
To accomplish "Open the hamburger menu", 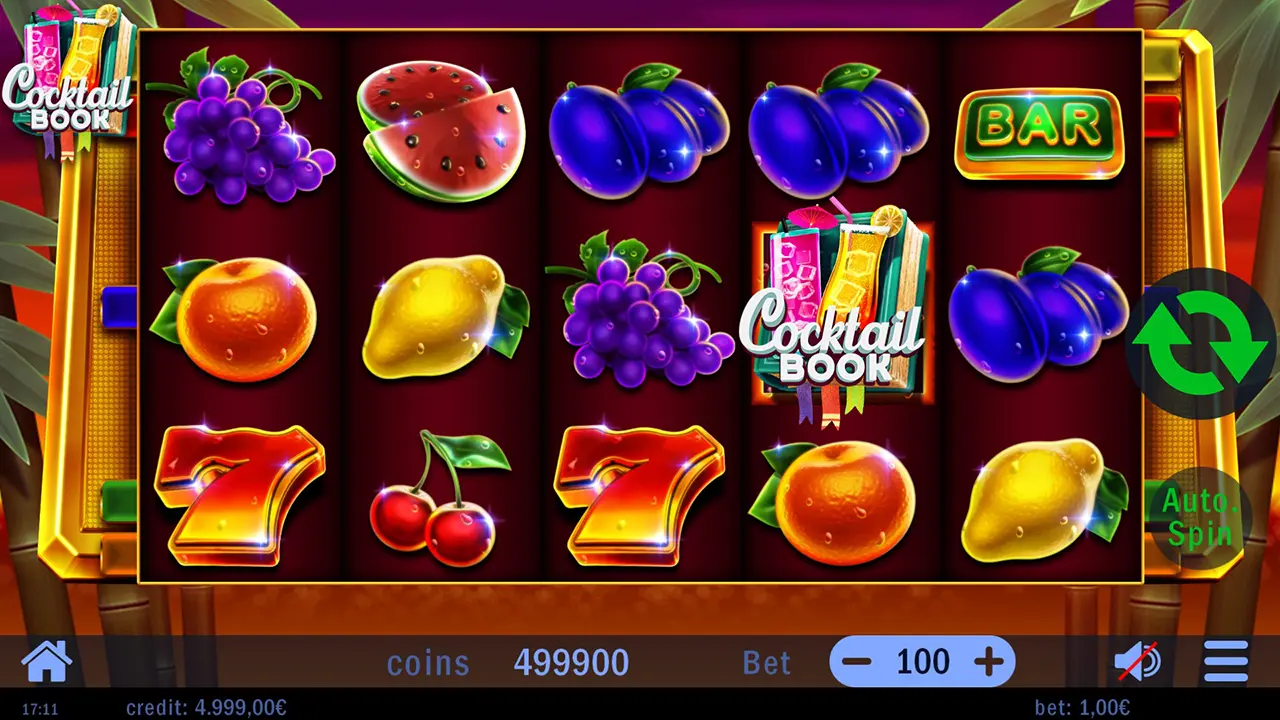I will (1225, 661).
